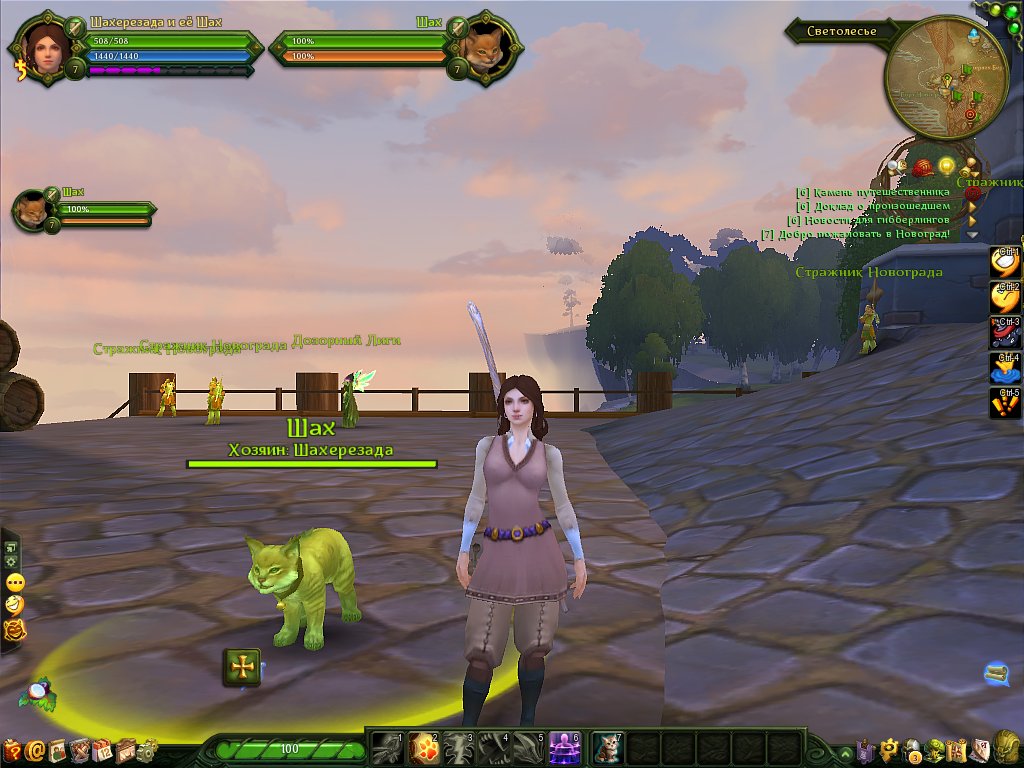1024x768 pixels.
Task: Click the yellow smiley chat icon
Action: pos(15,605)
